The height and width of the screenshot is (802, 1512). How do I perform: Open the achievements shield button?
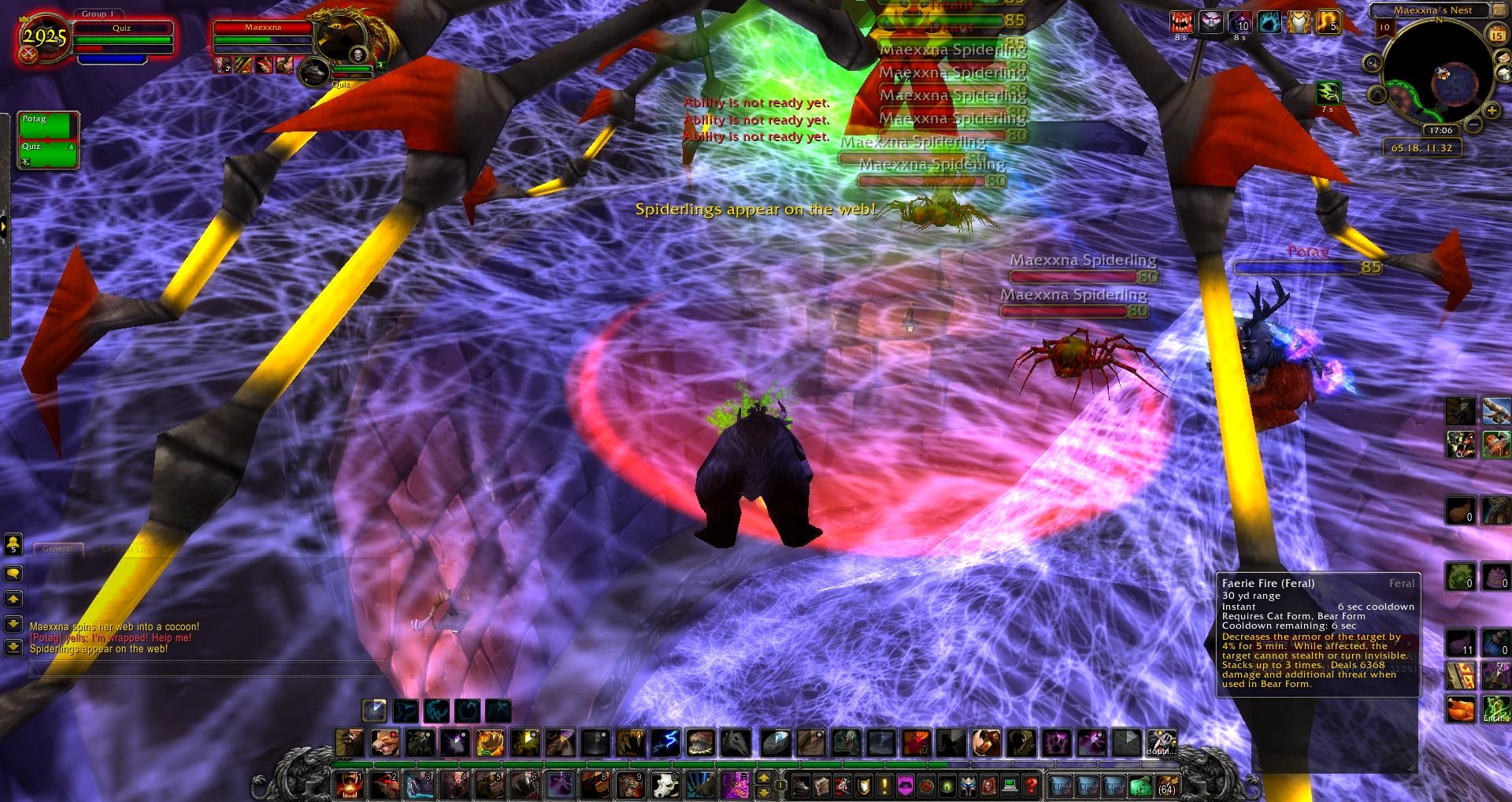[864, 785]
